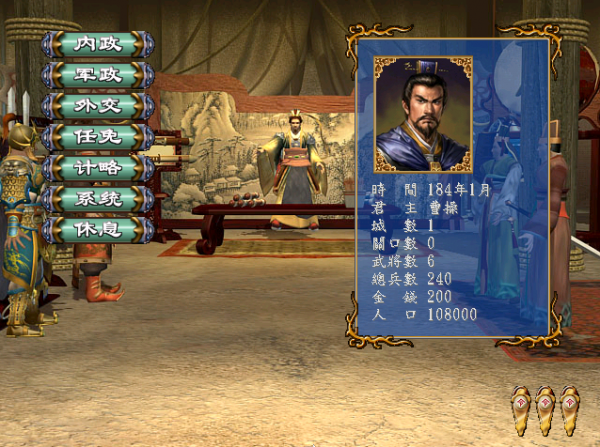Viewport: 600px width, 447px height.
Task: Choose 休息 (Rest) to end the turn
Action: pos(98,230)
